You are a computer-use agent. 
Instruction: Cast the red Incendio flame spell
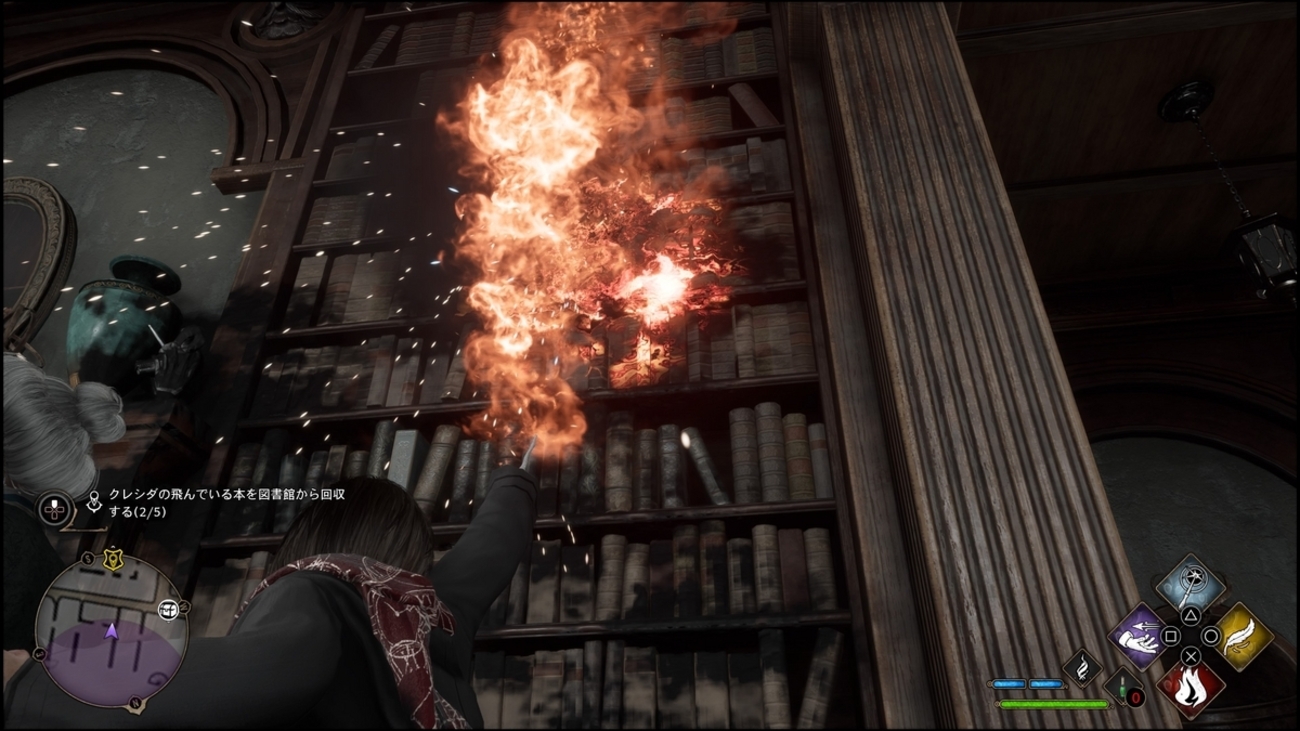pos(1191,688)
